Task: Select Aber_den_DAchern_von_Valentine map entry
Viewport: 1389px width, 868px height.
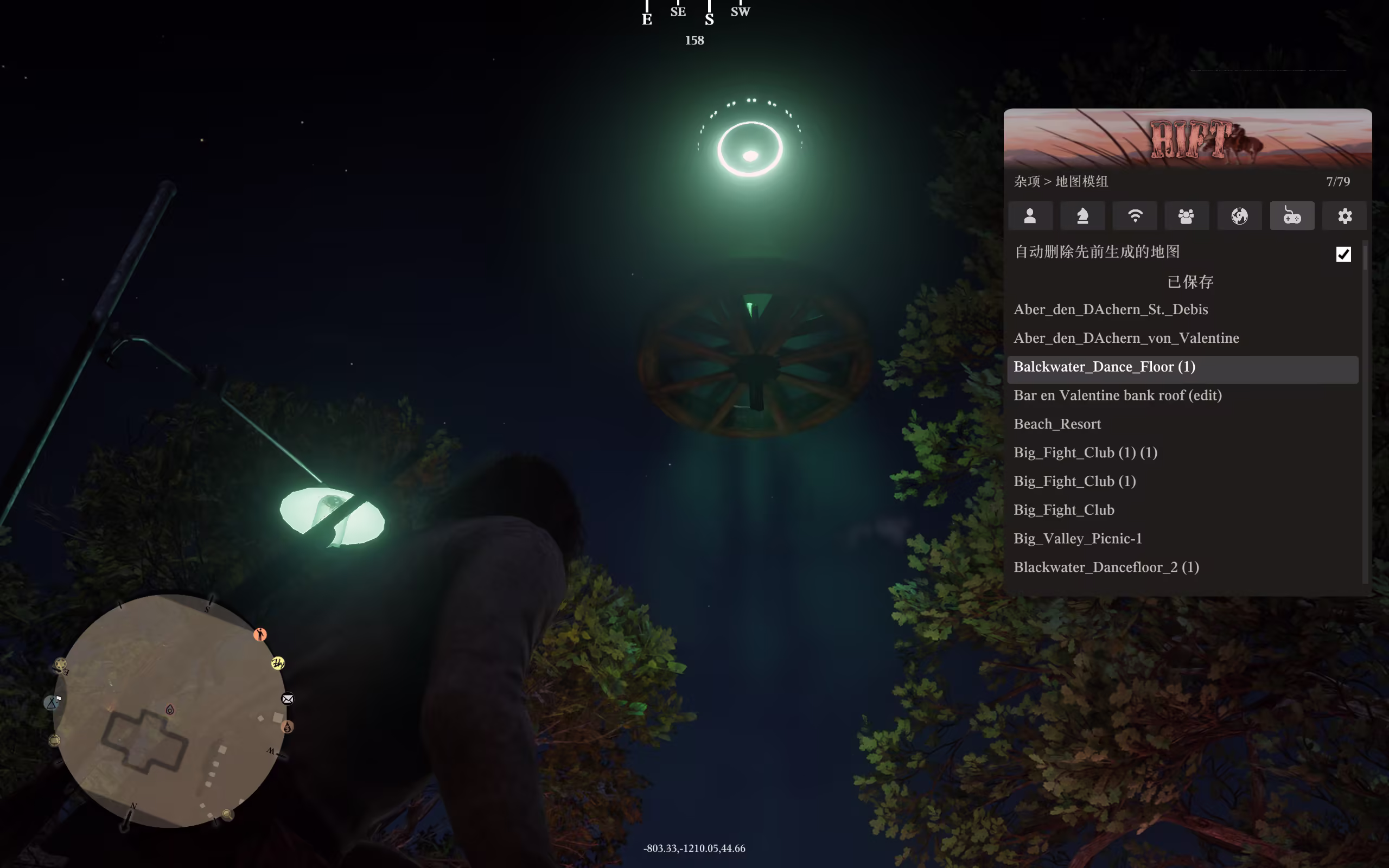Action: [1126, 338]
